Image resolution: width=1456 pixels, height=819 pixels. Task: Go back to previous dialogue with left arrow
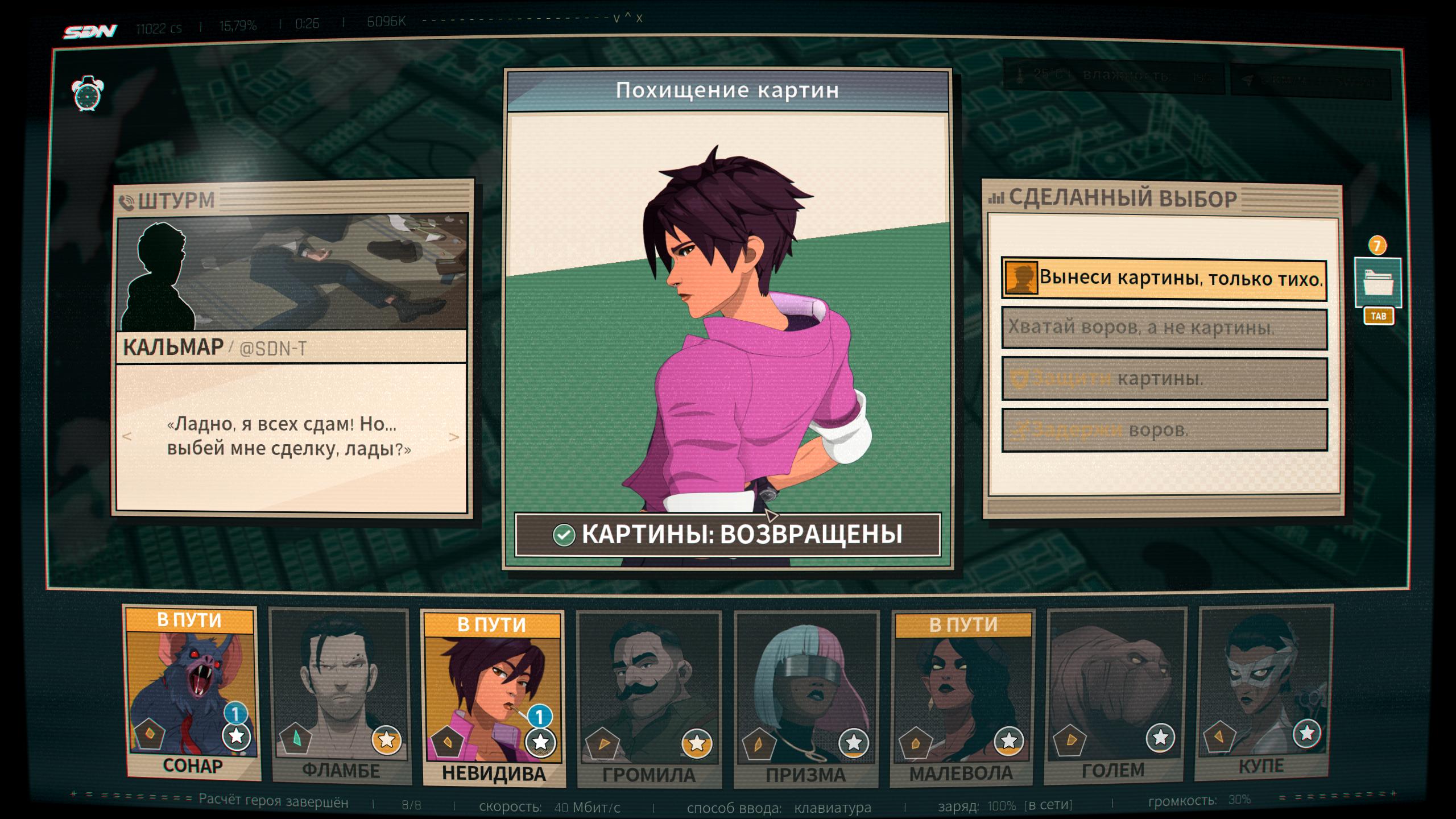127,436
